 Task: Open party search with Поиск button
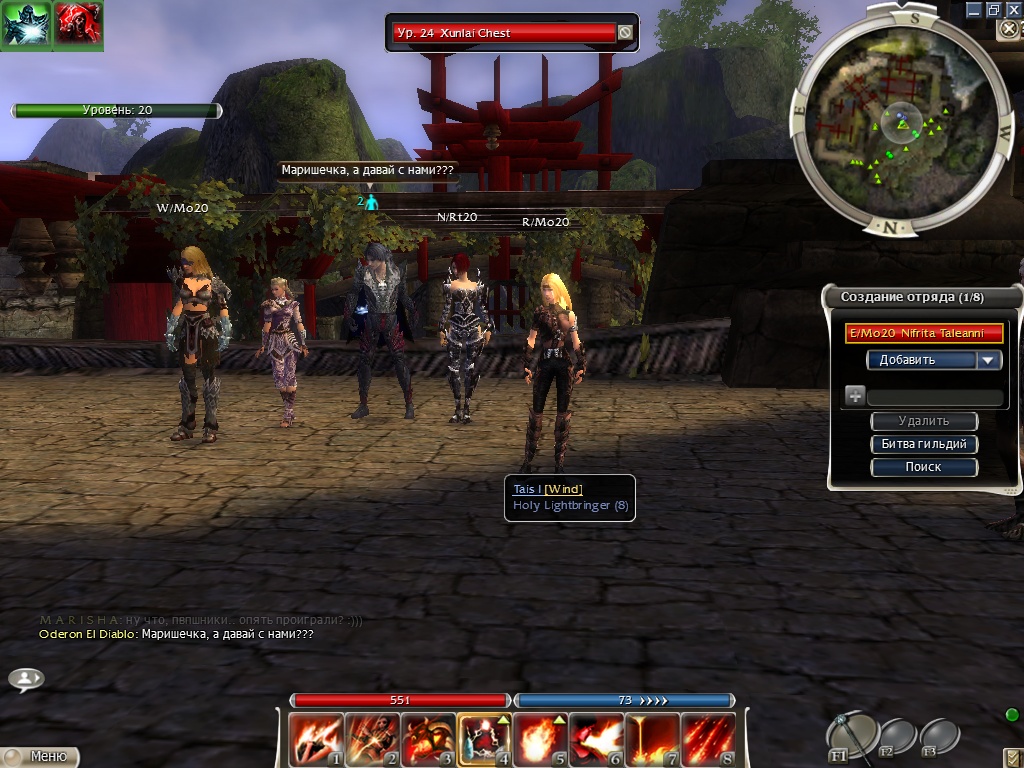tap(924, 467)
